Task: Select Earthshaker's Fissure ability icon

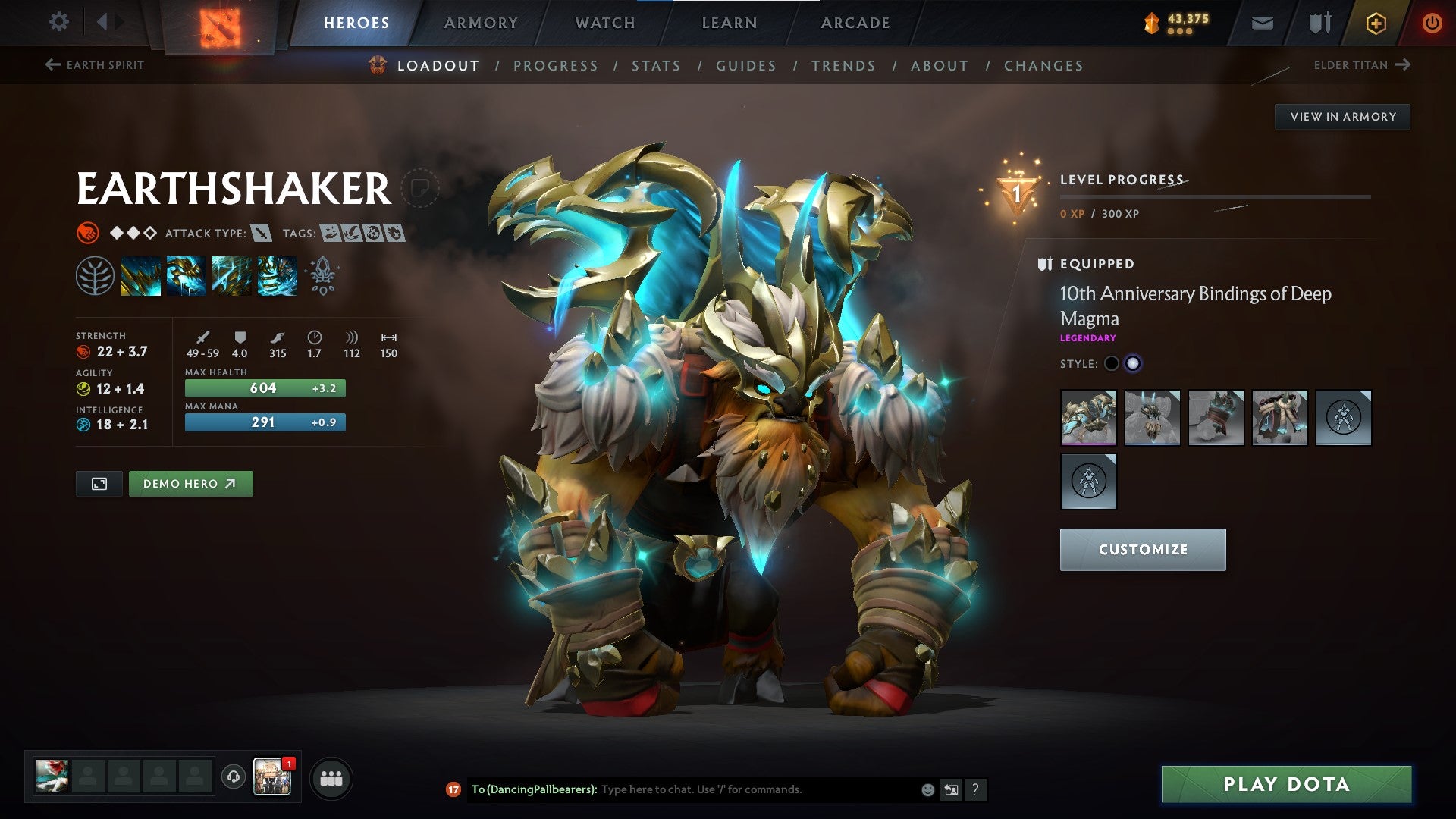Action: (141, 277)
